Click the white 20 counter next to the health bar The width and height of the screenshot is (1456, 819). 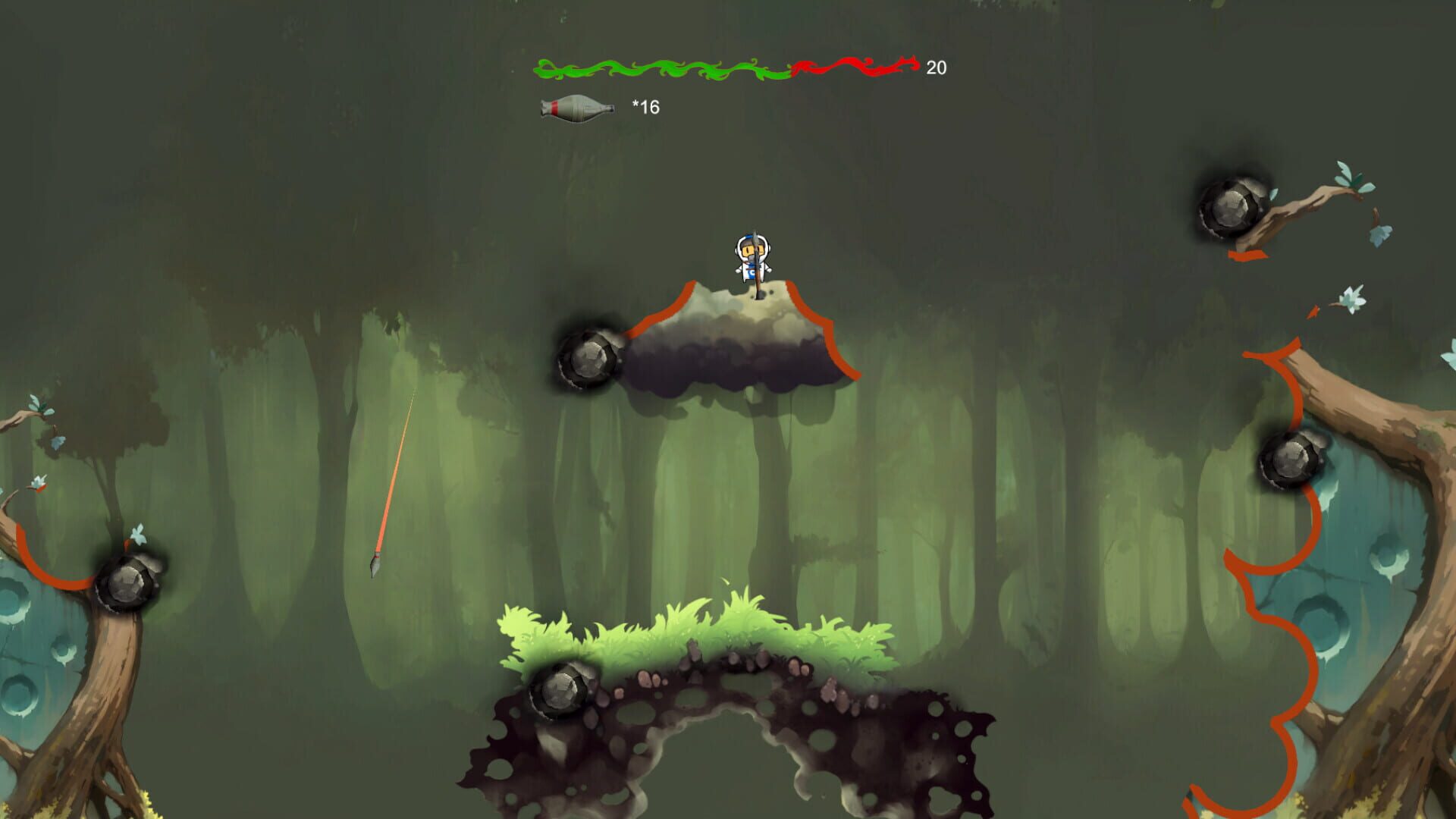(x=937, y=68)
